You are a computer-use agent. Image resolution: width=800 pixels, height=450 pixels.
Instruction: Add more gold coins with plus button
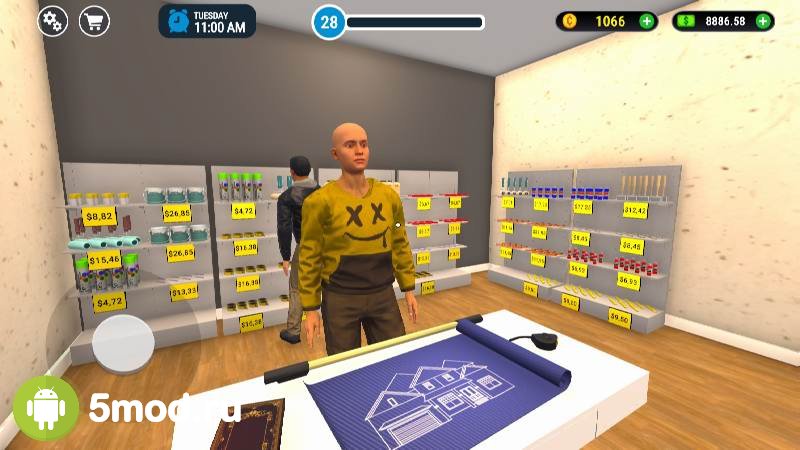[x=647, y=21]
